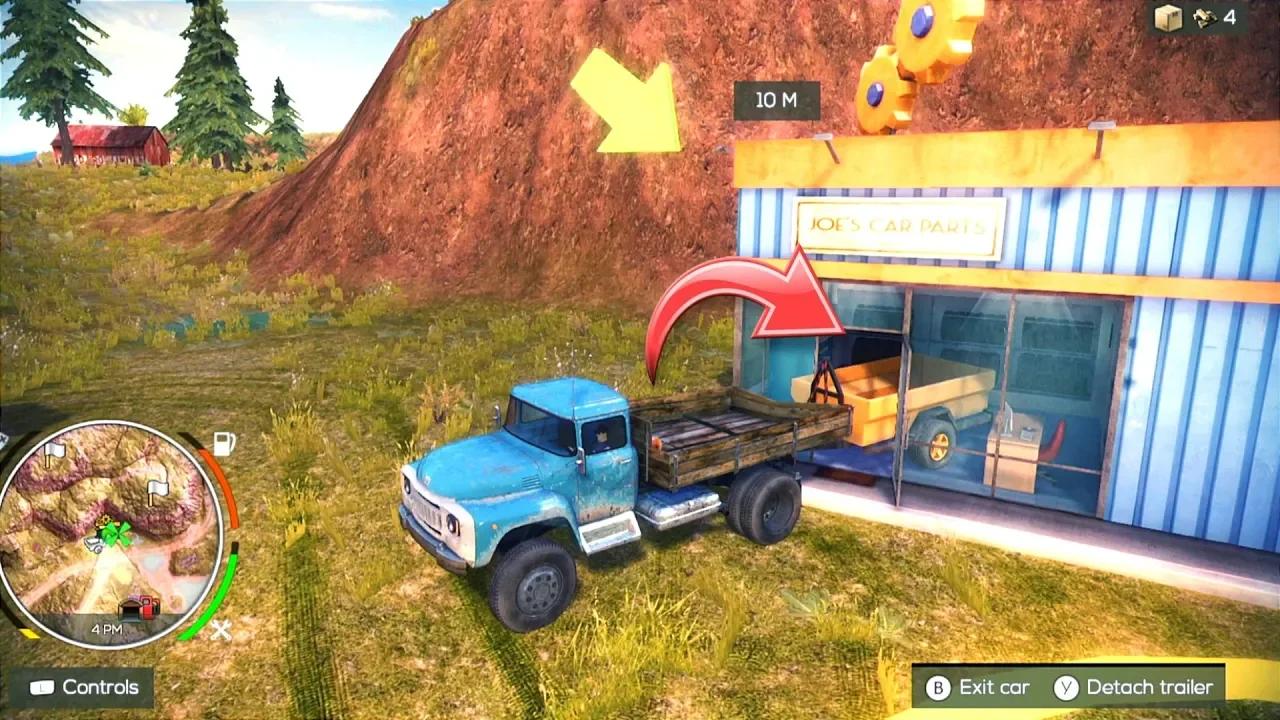
Task: Open the circular minimap
Action: click(x=108, y=531)
